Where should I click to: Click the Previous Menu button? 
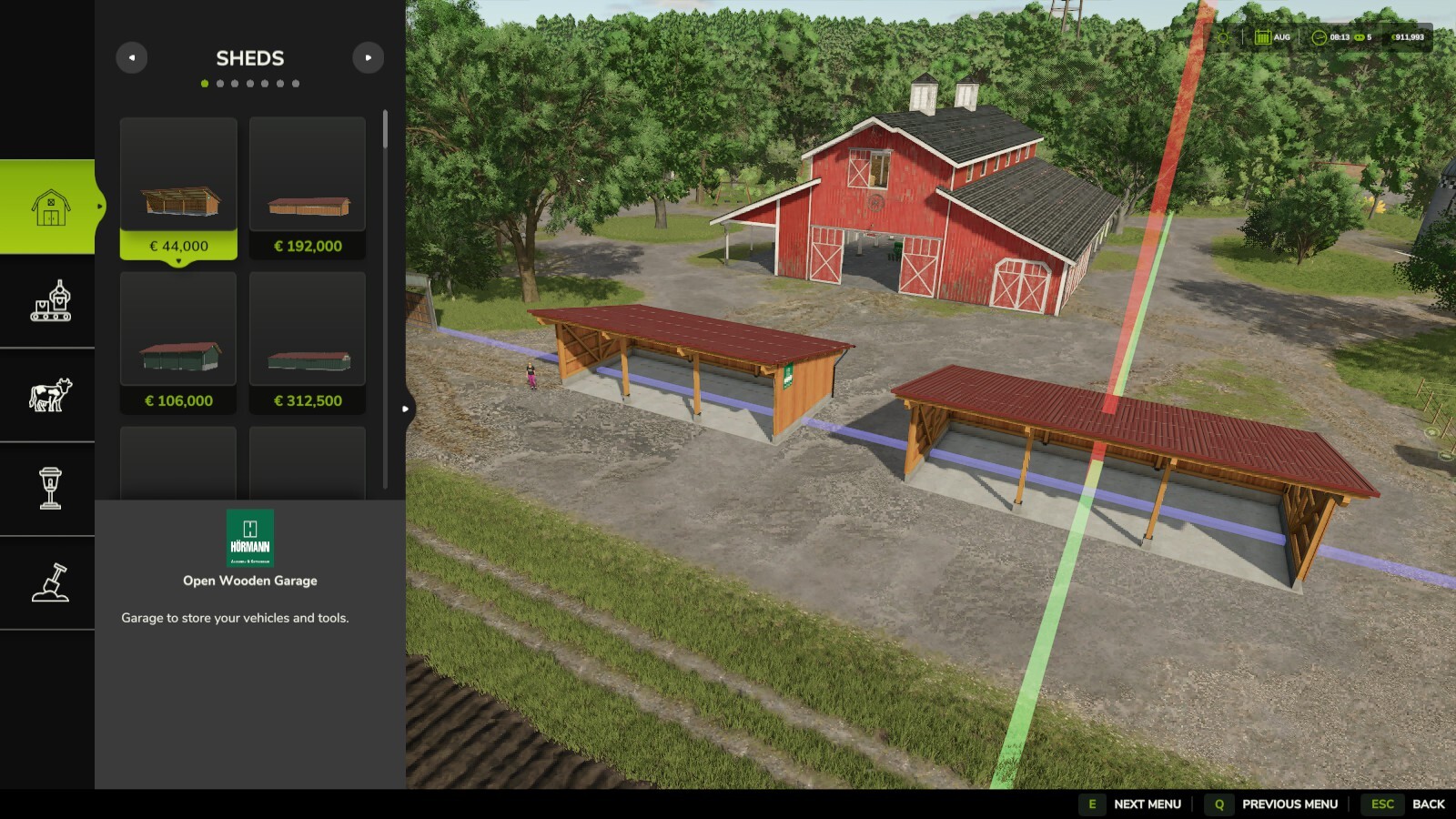[1274, 804]
